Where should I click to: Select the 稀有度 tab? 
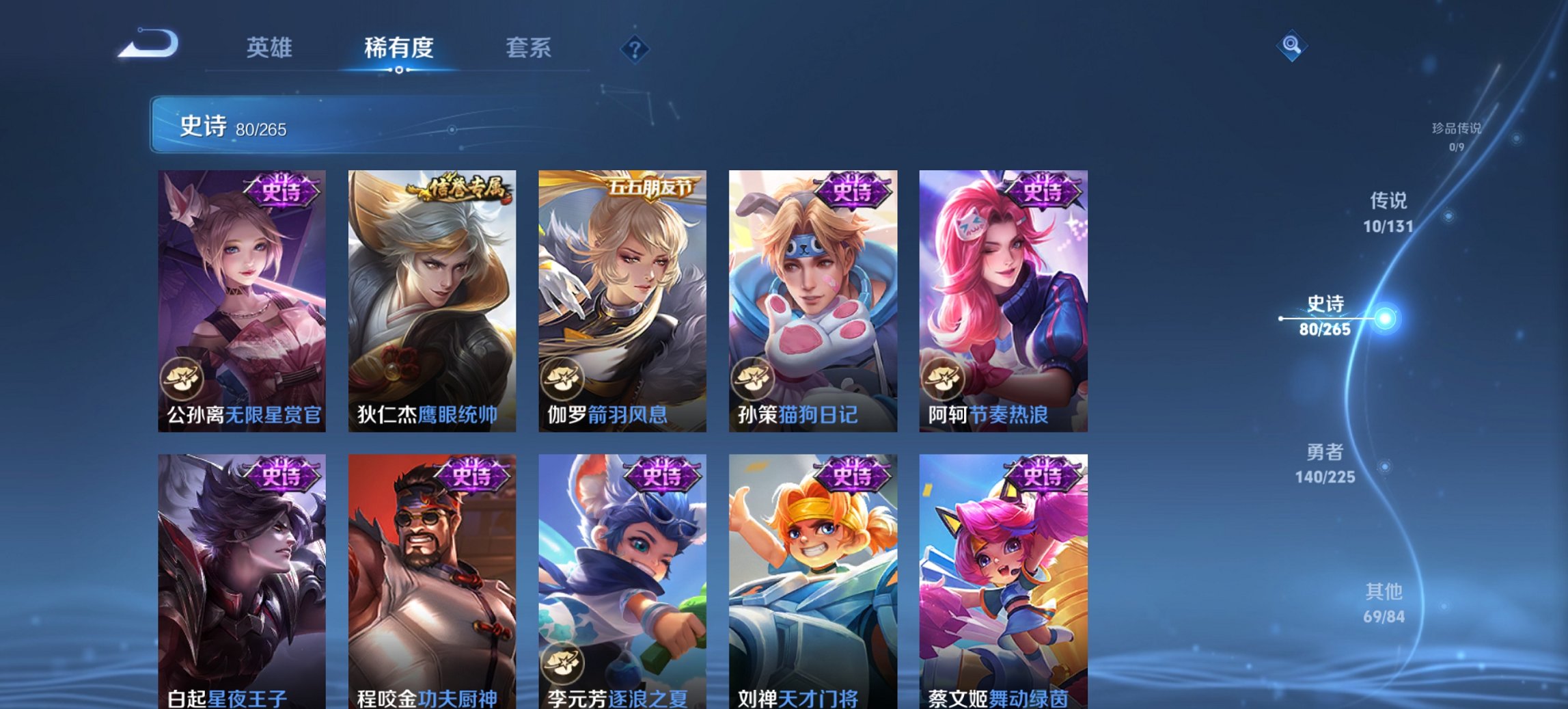click(x=398, y=49)
